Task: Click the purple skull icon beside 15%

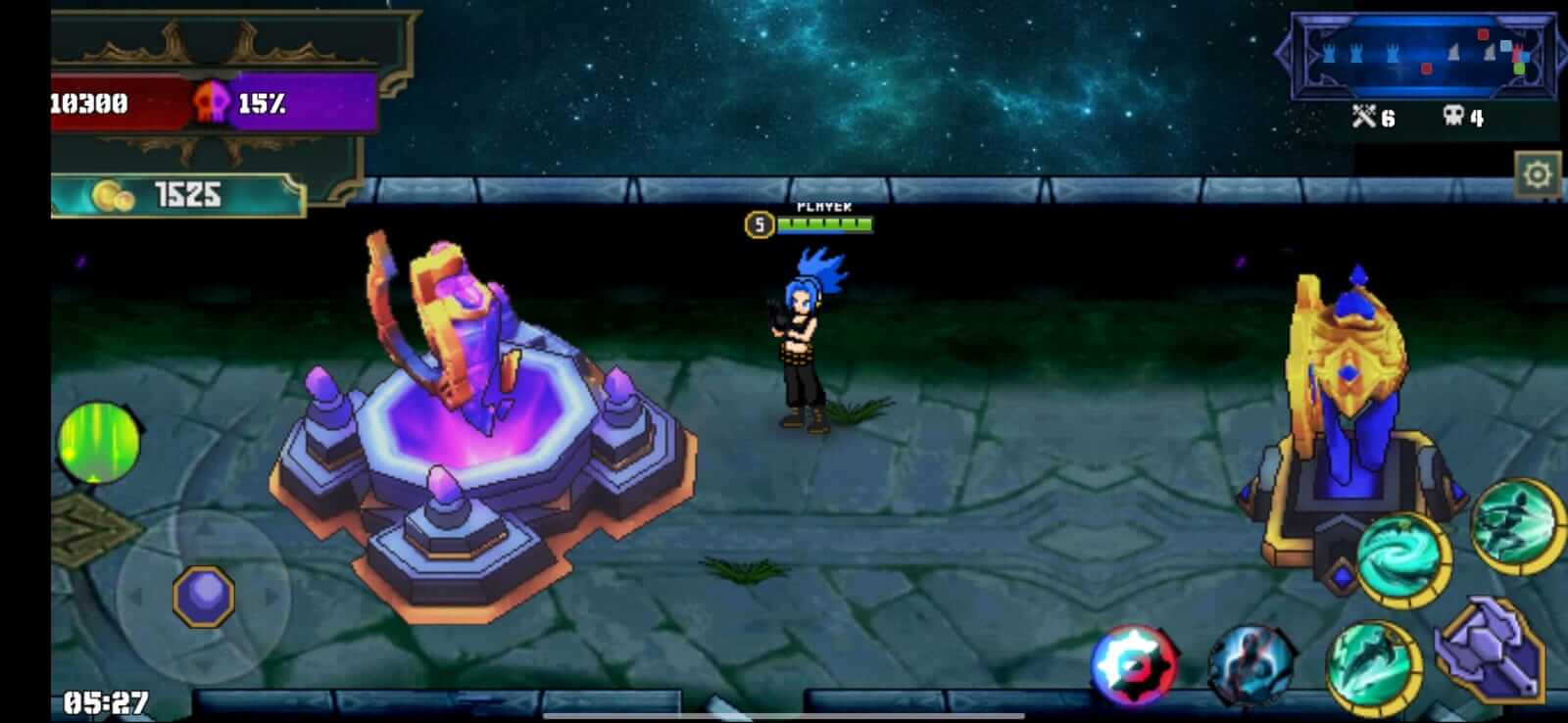Action: 213,102
